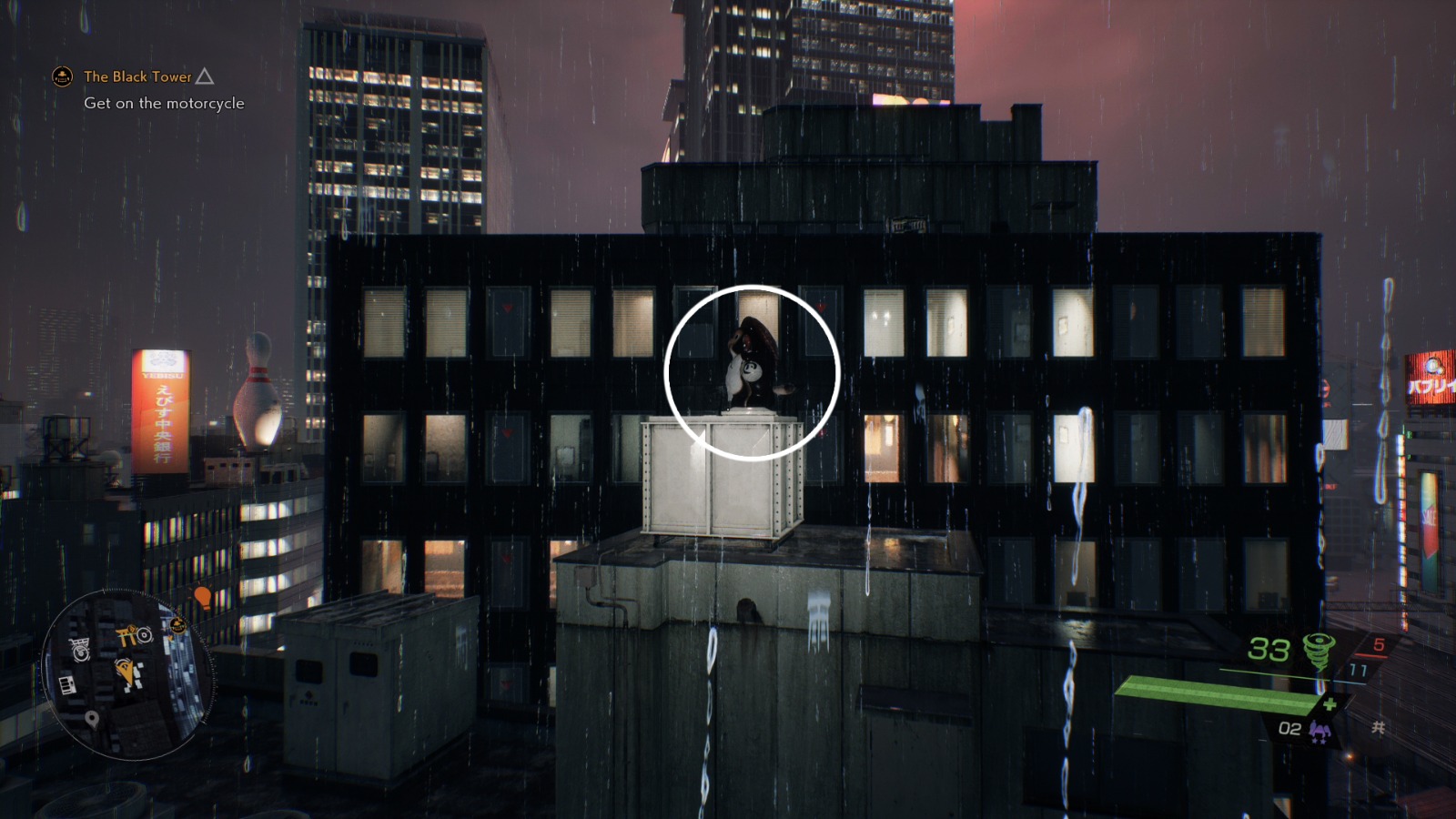Select the shopping cart shop icon on minimap
The image size is (1456, 819).
[78, 642]
